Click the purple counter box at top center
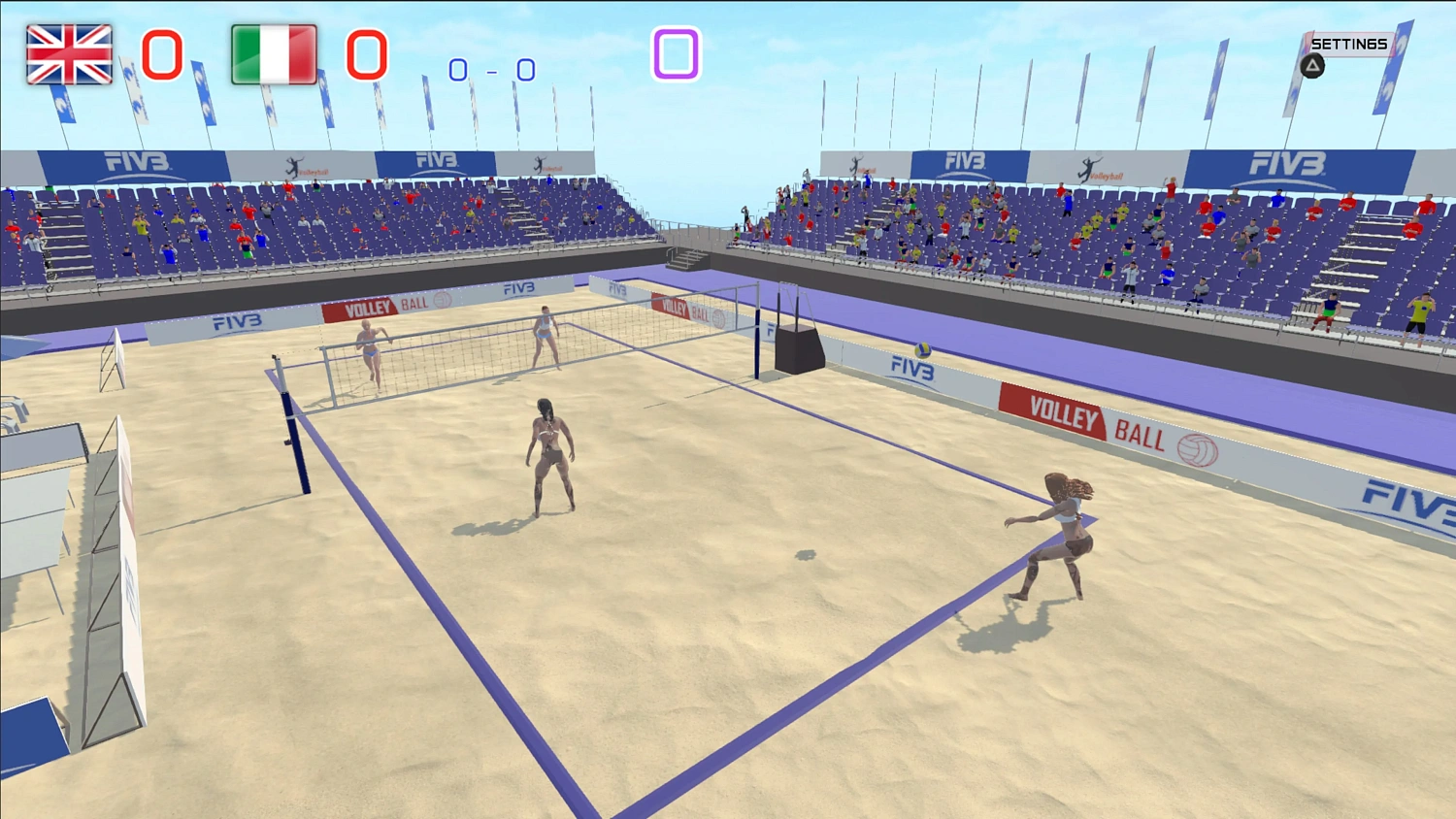The height and width of the screenshot is (819, 1456). tap(677, 55)
